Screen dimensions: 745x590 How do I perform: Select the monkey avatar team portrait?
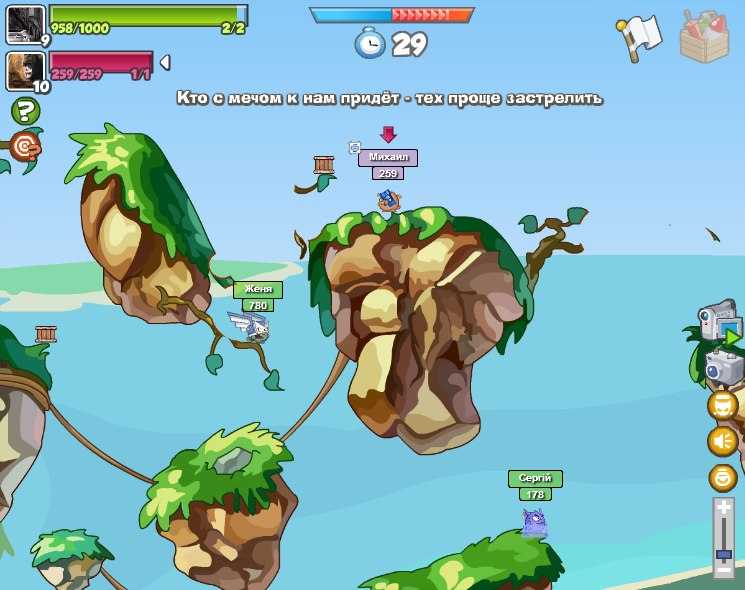coord(25,70)
